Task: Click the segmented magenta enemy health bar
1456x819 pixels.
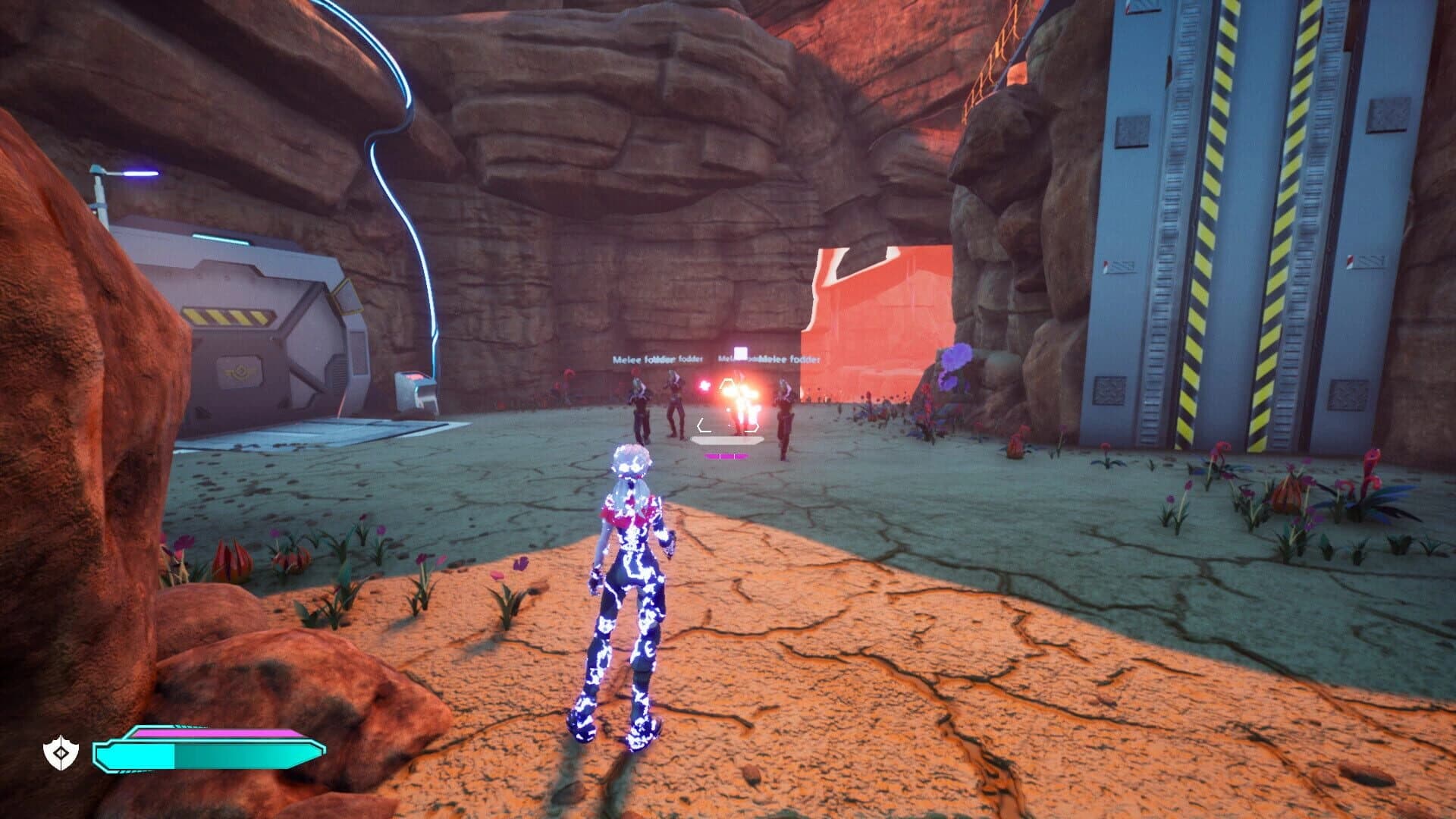Action: pyautogui.click(x=726, y=457)
